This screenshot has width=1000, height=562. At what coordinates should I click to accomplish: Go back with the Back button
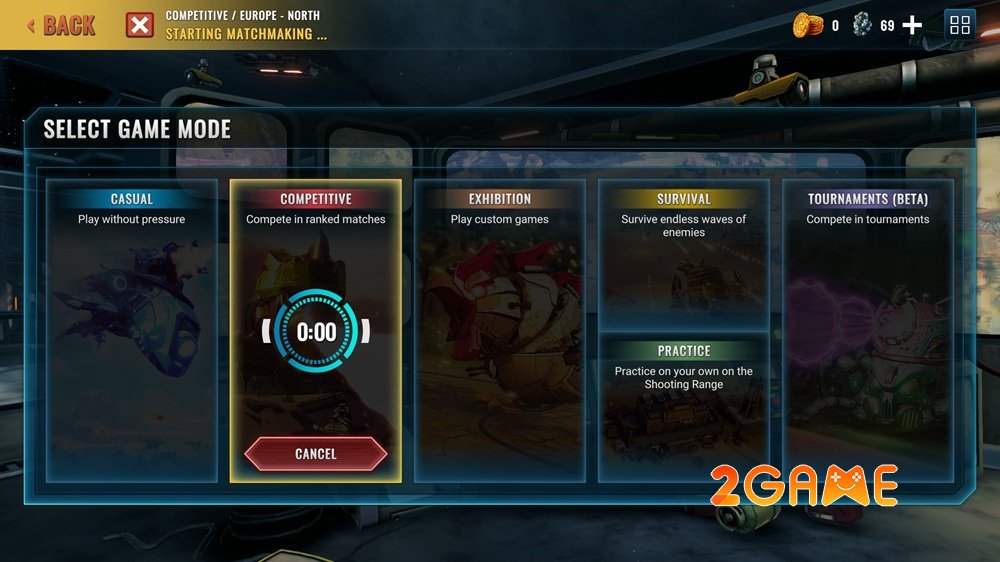[x=62, y=25]
